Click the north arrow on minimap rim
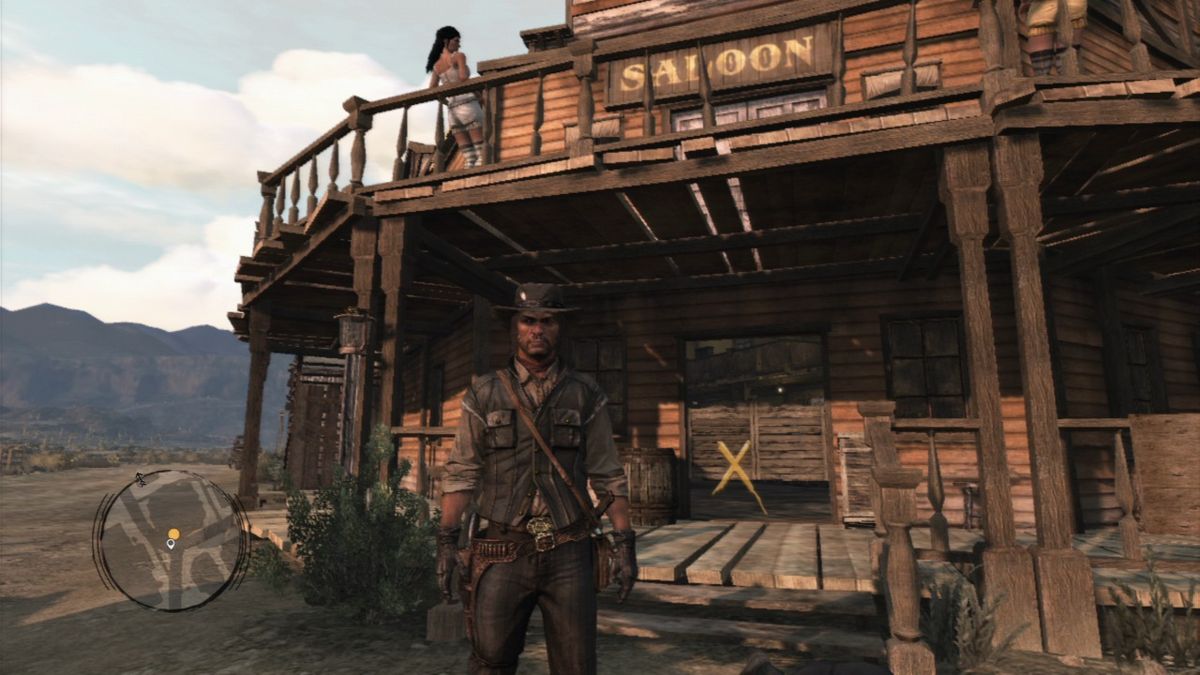 tap(141, 480)
